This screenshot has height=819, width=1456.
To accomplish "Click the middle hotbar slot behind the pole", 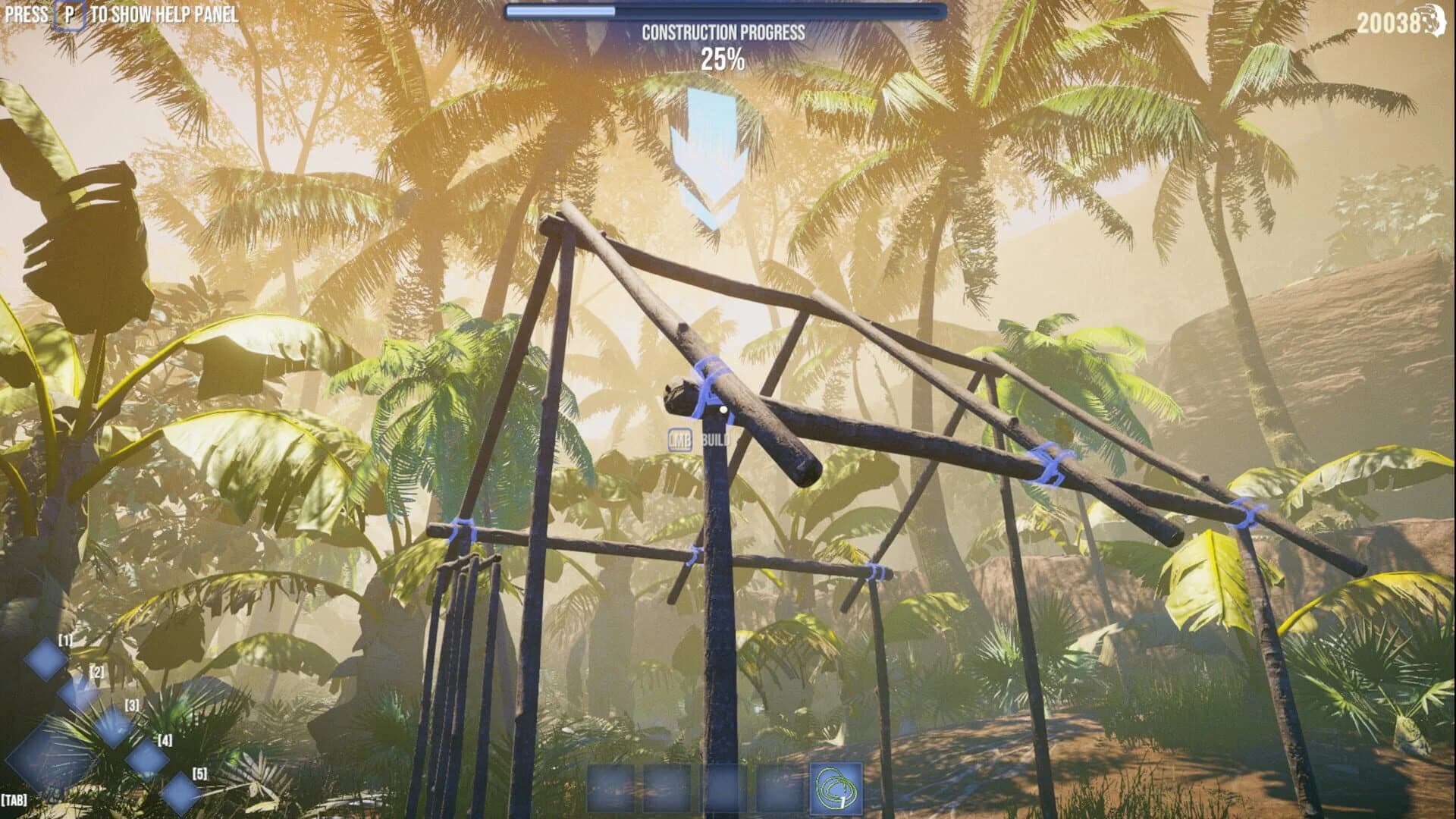I will tap(723, 789).
